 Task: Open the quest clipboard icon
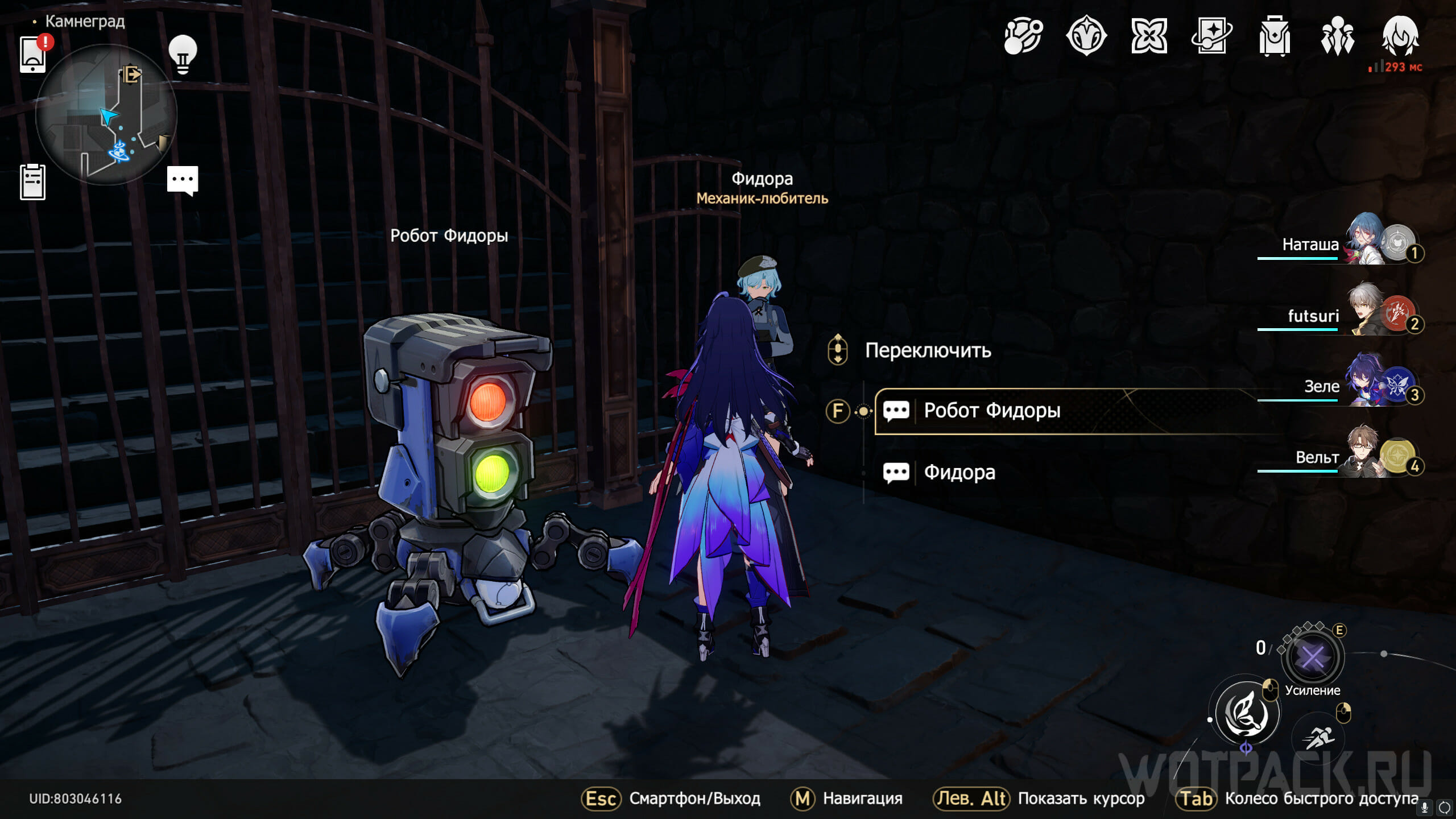click(32, 182)
